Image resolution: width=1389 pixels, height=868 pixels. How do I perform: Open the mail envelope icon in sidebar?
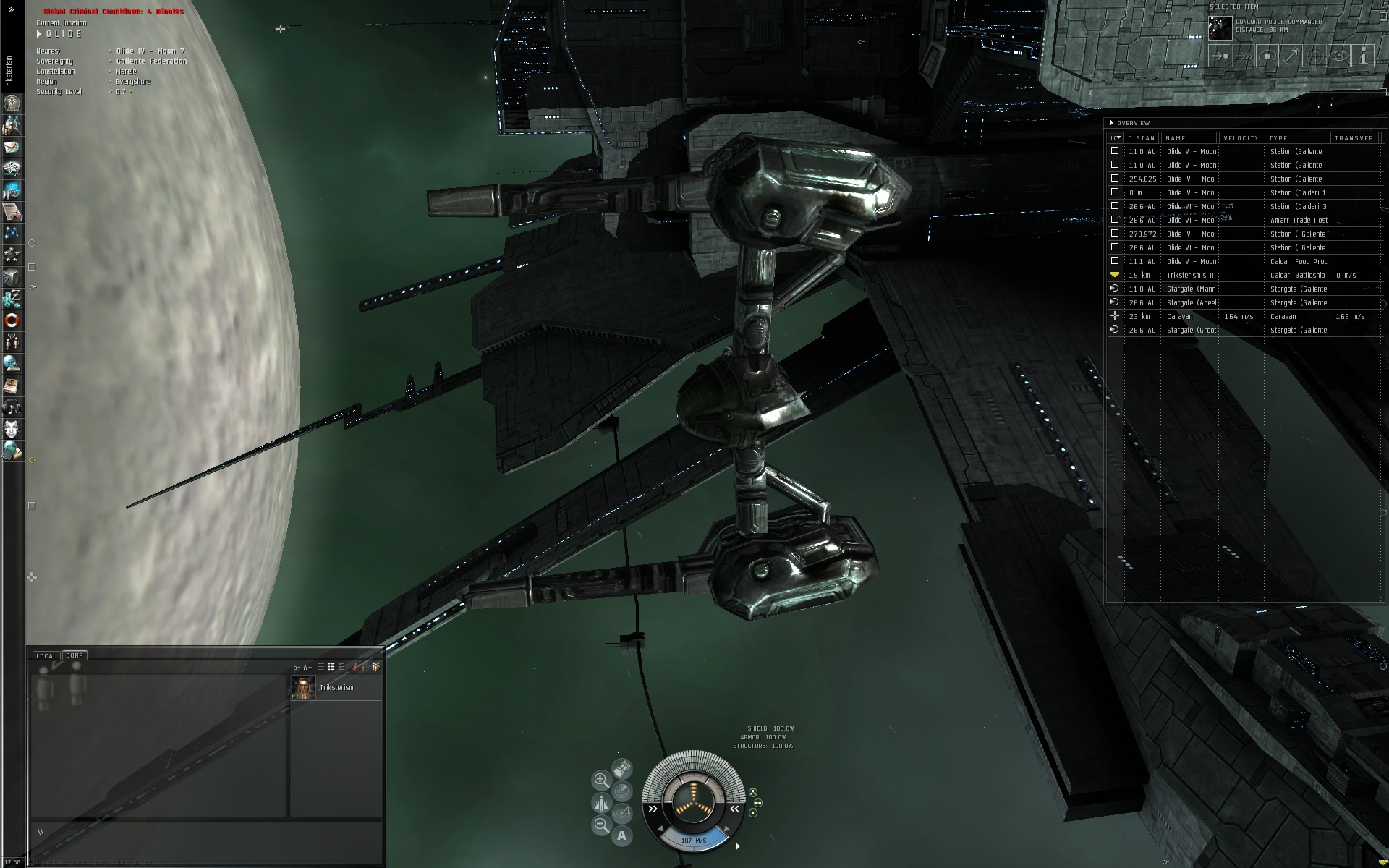(x=12, y=148)
